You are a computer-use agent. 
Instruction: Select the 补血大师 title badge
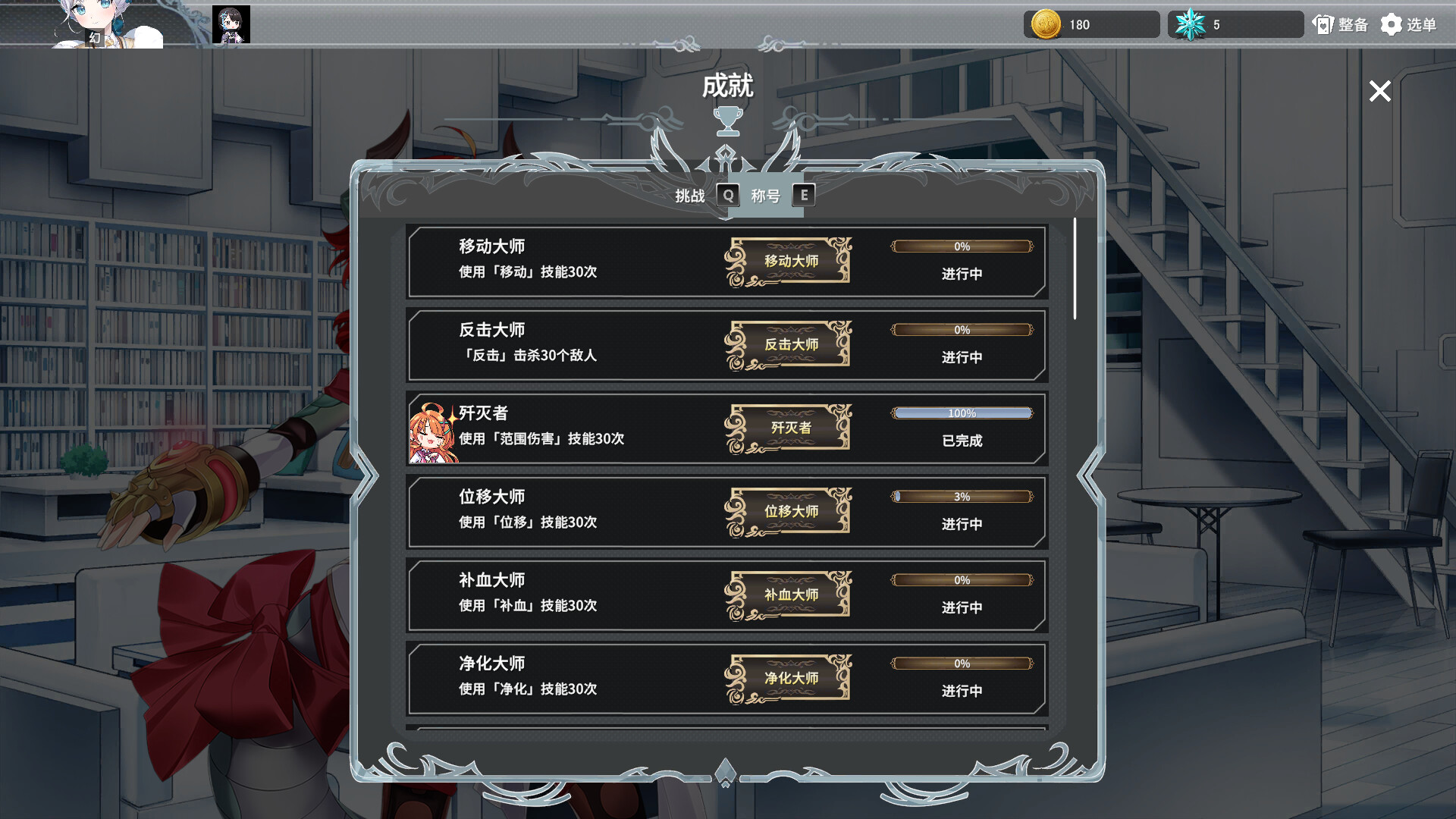click(789, 595)
